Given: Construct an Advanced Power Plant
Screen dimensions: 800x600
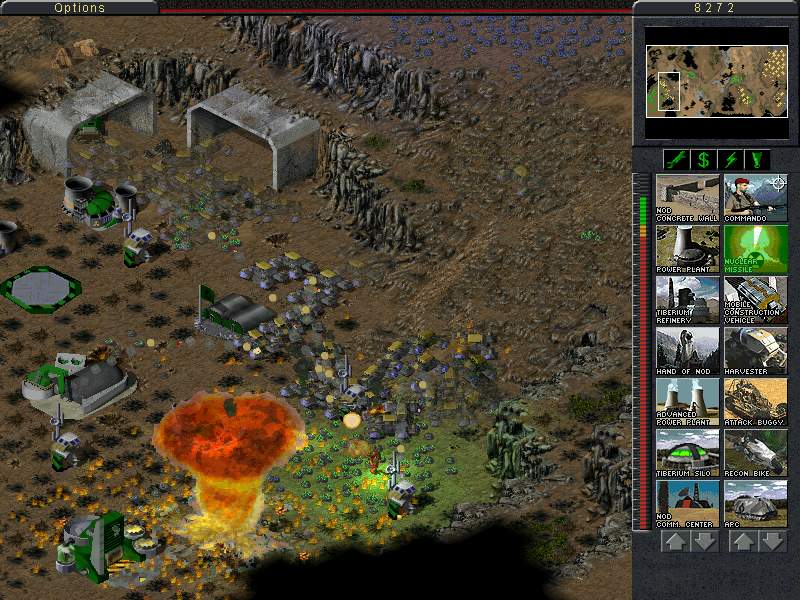Looking at the screenshot, I should (x=687, y=402).
